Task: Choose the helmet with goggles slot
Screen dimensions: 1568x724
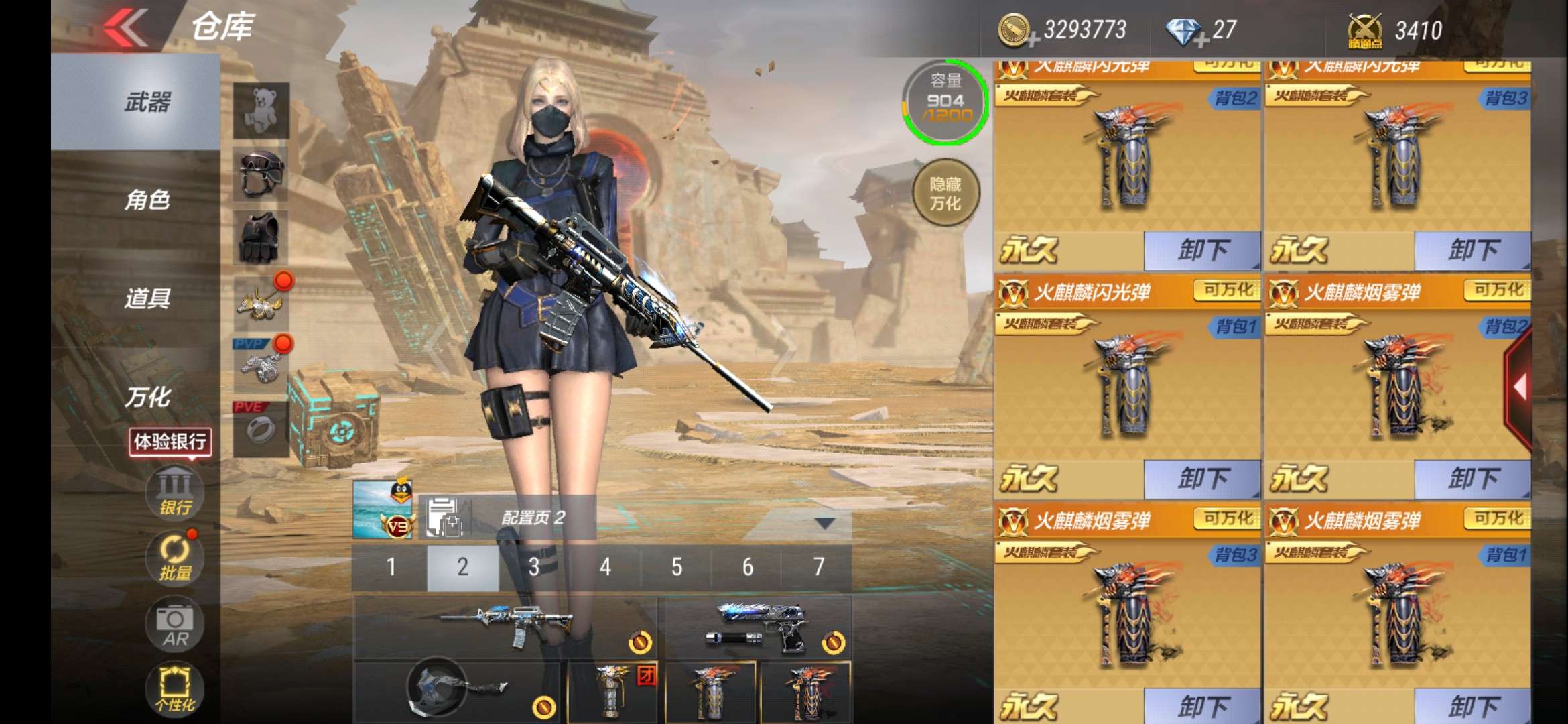Action: pos(261,174)
